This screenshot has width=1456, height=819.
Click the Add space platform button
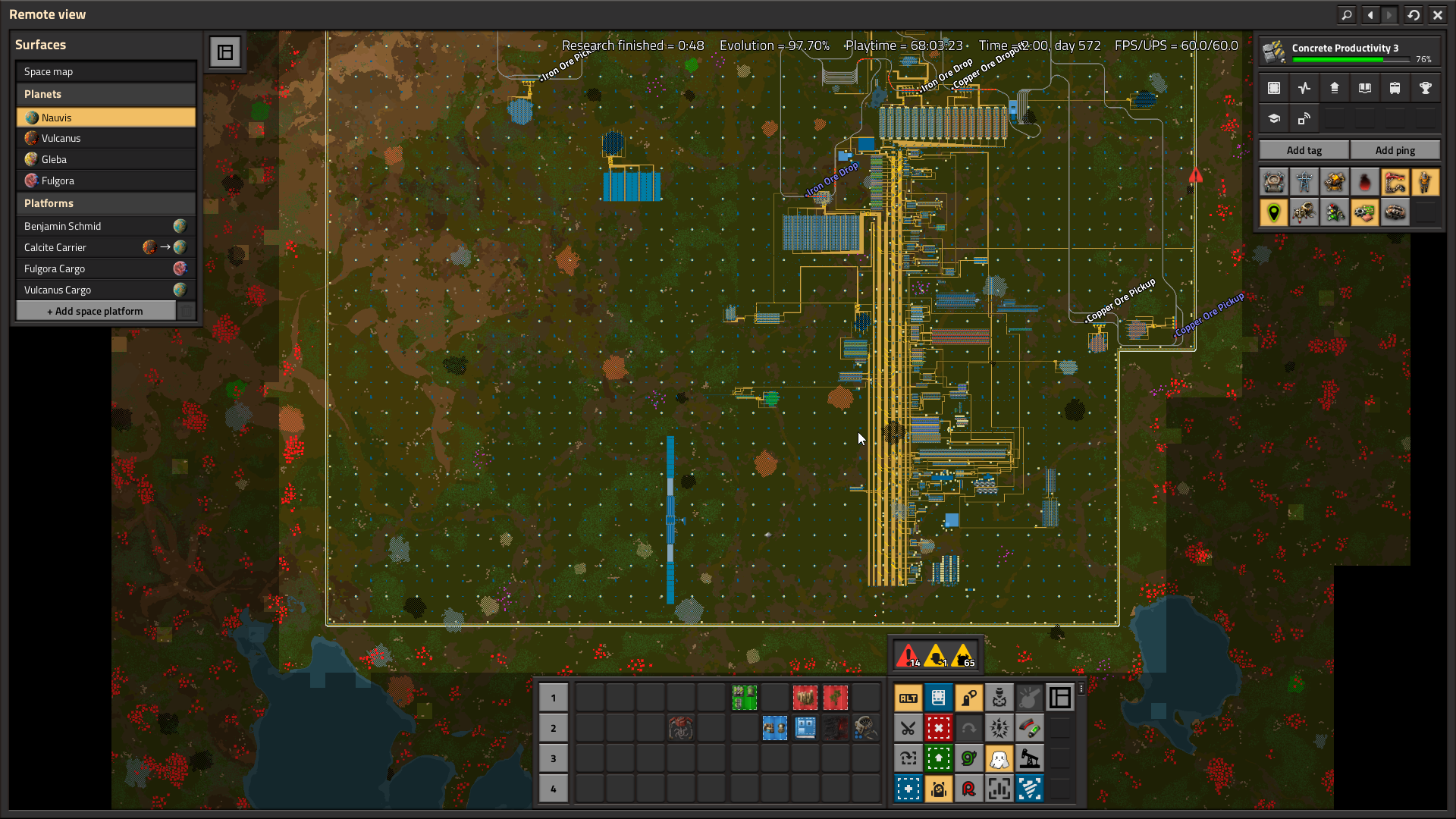click(x=96, y=310)
